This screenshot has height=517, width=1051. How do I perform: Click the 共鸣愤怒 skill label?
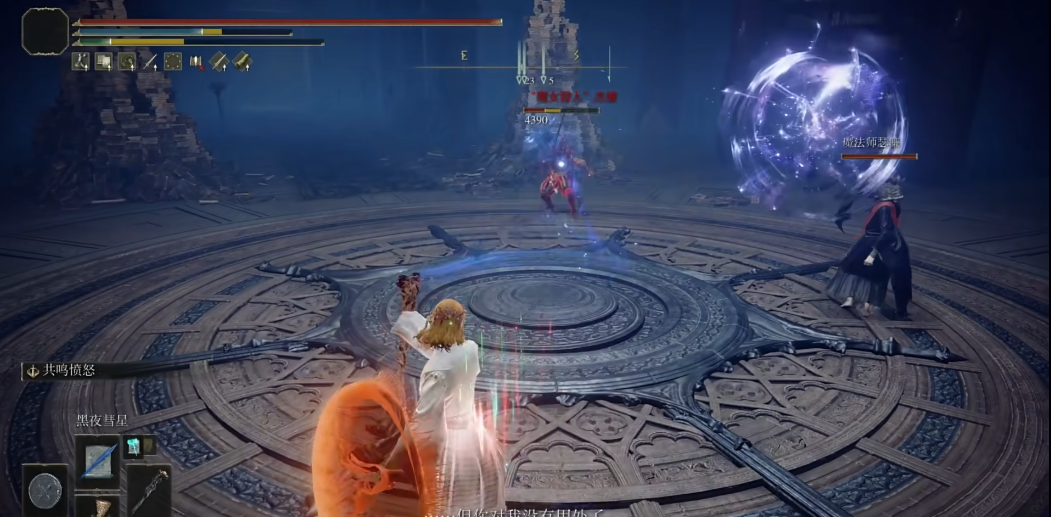click(x=68, y=370)
